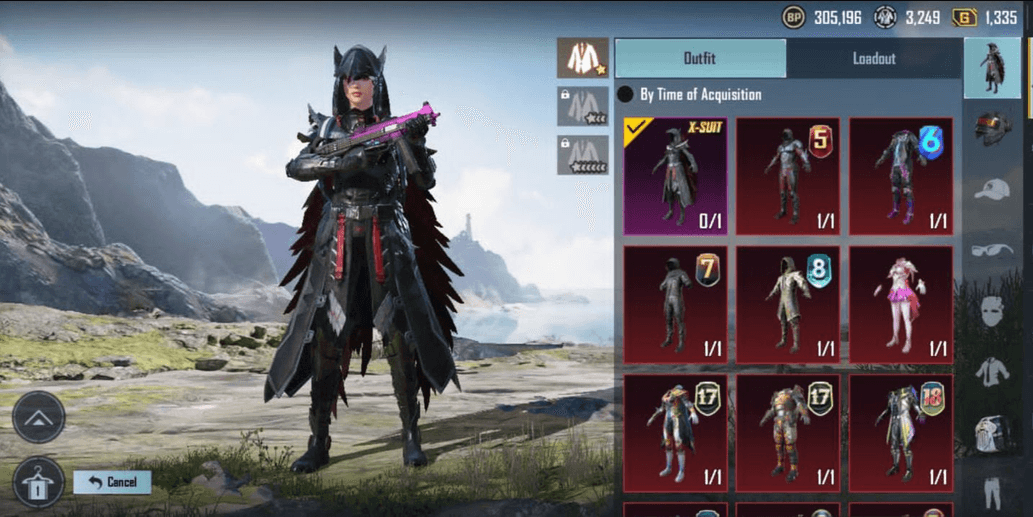Select the outfit with badge 18
The image size is (1033, 517).
901,433
